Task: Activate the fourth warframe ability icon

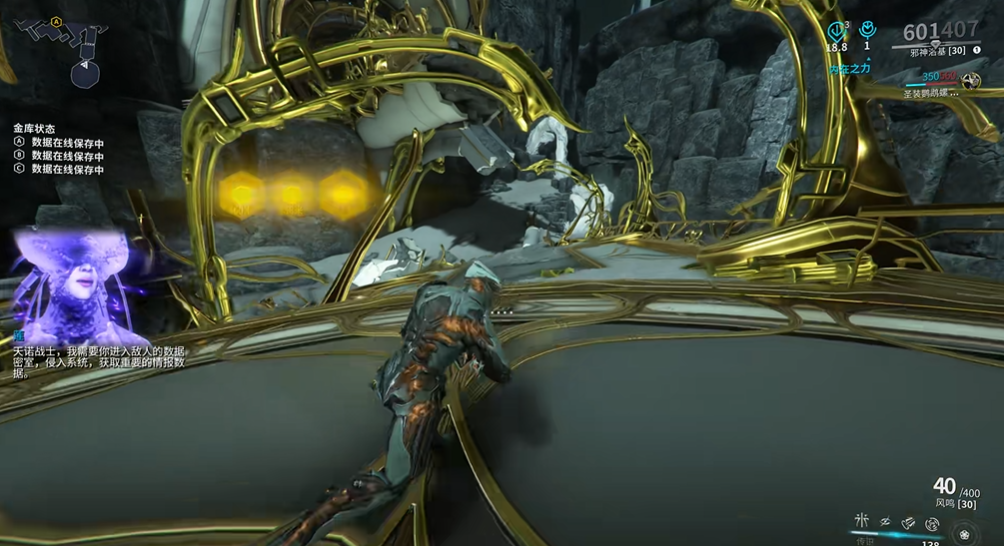Action: 932,523
